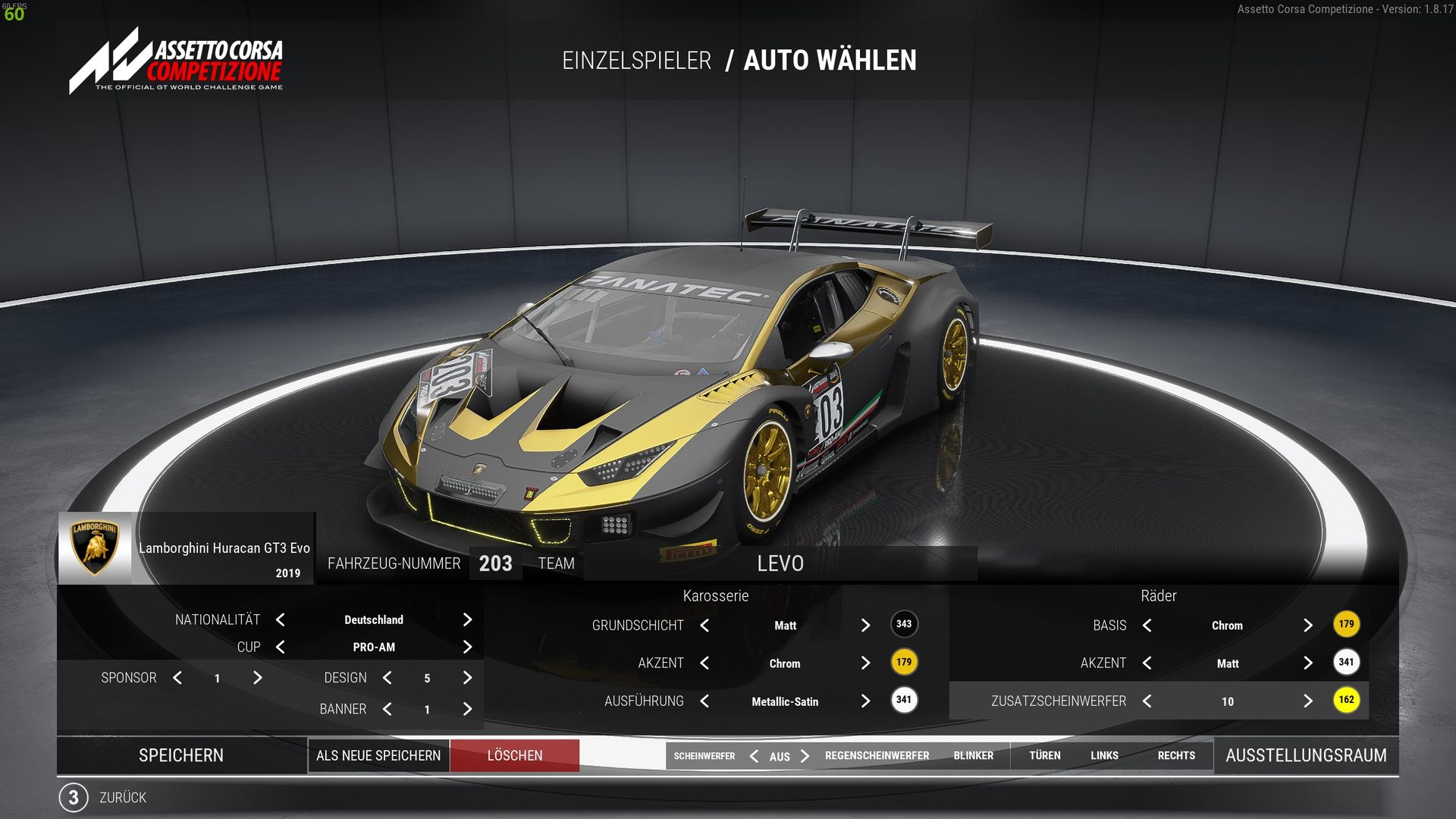
Task: Open the Karosserie Akzent colour 179
Action: coord(904,662)
